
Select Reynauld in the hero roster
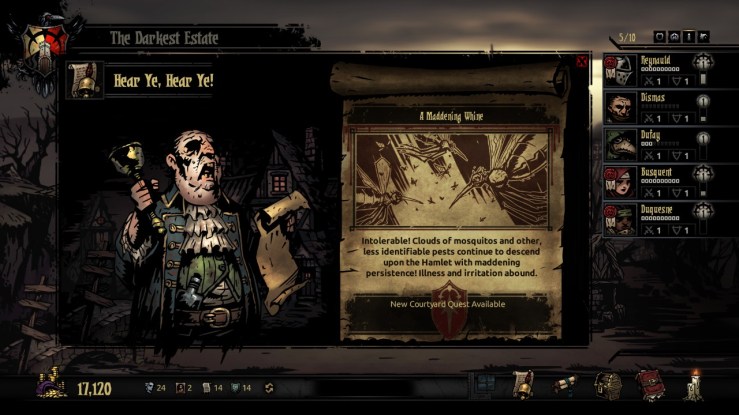[x=655, y=71]
